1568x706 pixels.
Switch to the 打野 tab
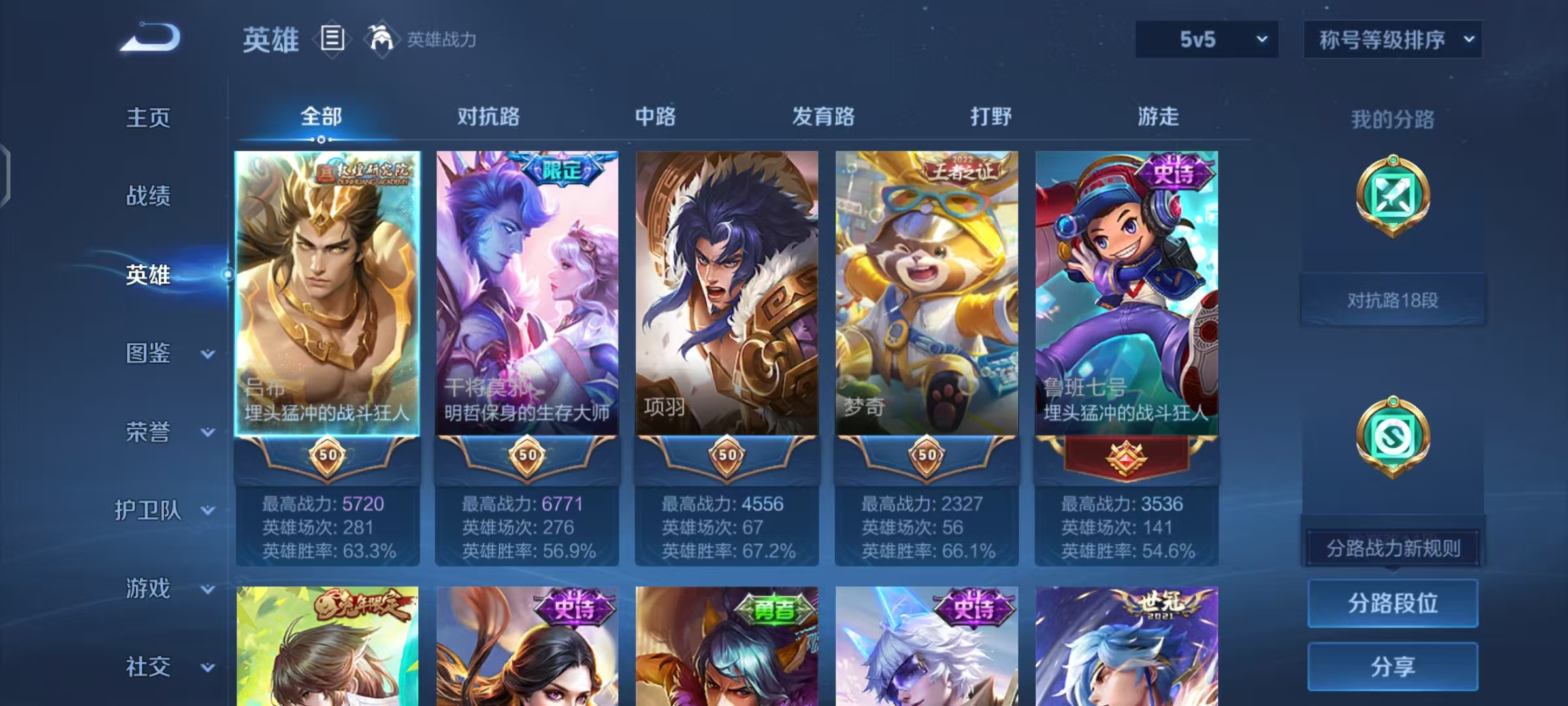pyautogui.click(x=990, y=118)
